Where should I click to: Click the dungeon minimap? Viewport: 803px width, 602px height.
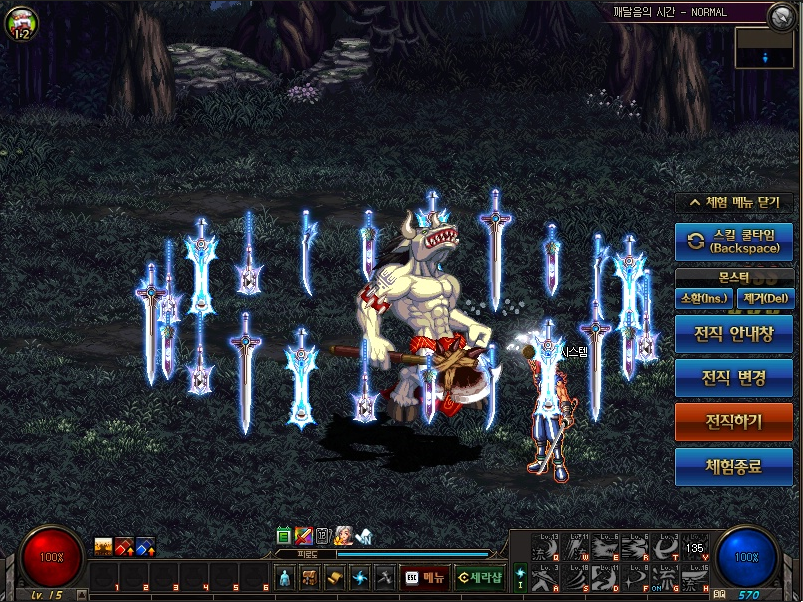[764, 48]
